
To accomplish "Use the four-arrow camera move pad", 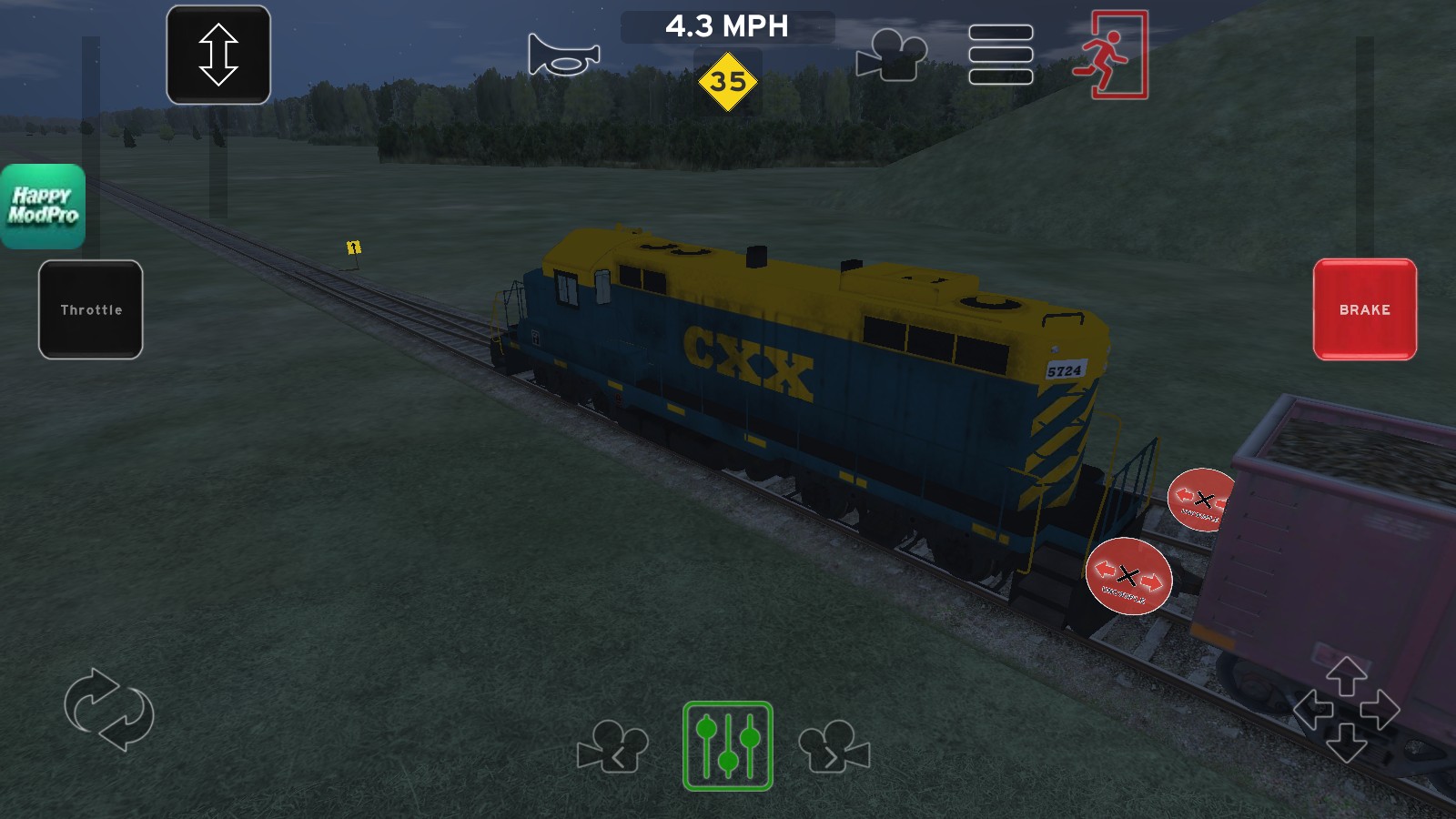I will click(x=1346, y=710).
